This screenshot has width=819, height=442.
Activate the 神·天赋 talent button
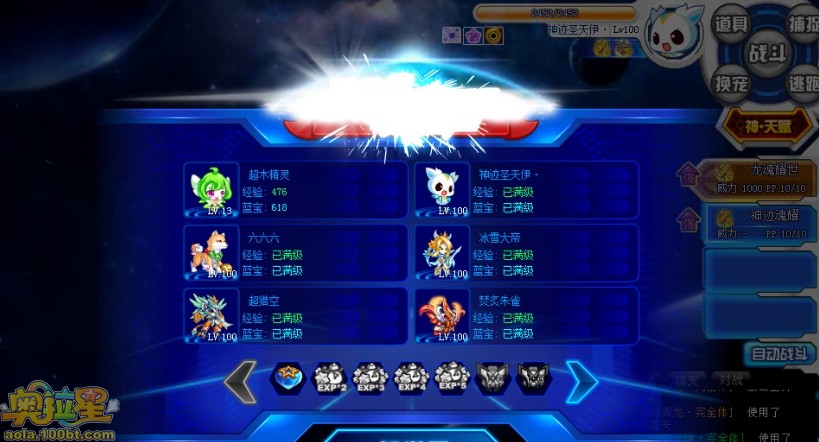pyautogui.click(x=768, y=125)
